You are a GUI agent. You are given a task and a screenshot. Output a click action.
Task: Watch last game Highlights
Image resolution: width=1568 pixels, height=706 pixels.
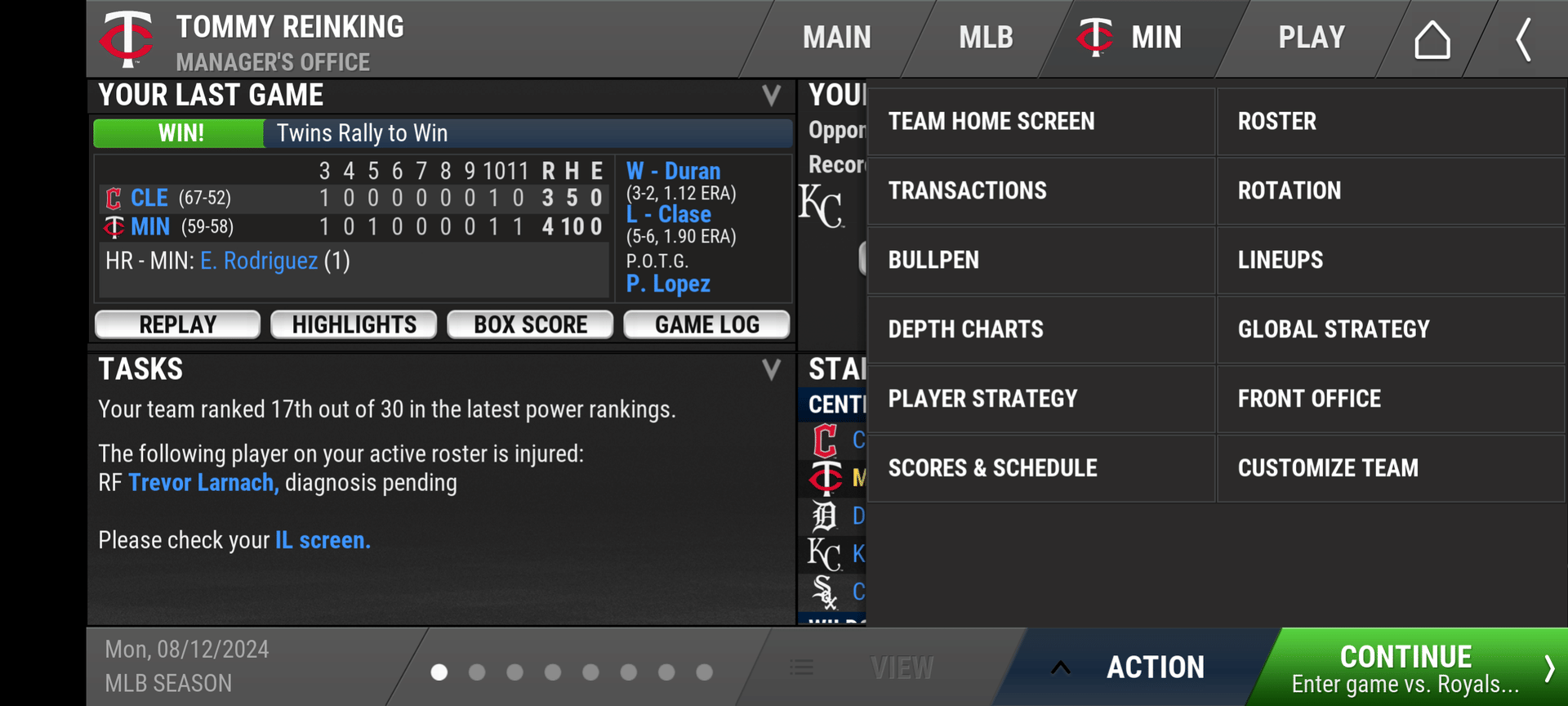tap(354, 324)
